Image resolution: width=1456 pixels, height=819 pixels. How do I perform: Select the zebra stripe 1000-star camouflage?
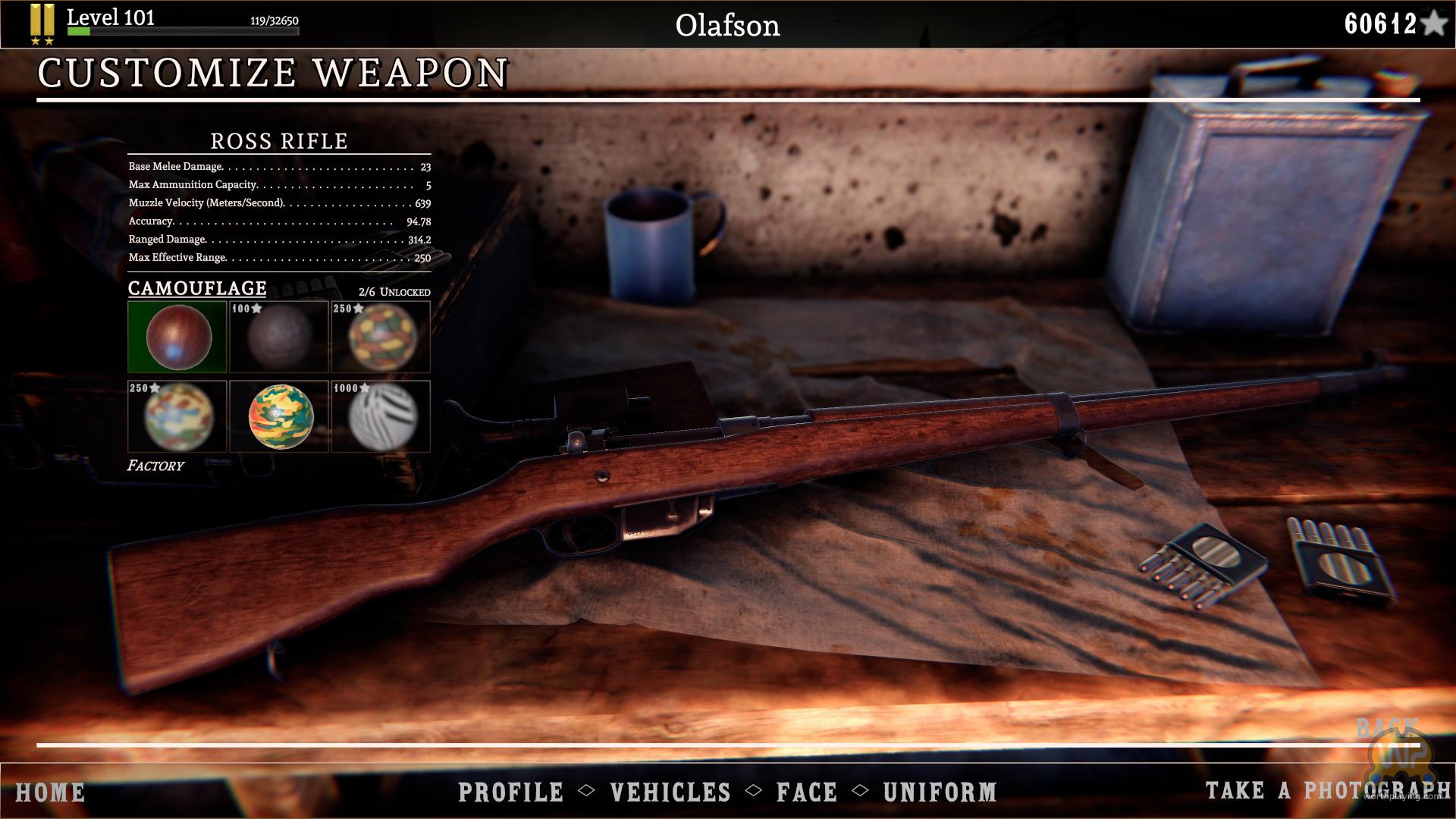381,416
